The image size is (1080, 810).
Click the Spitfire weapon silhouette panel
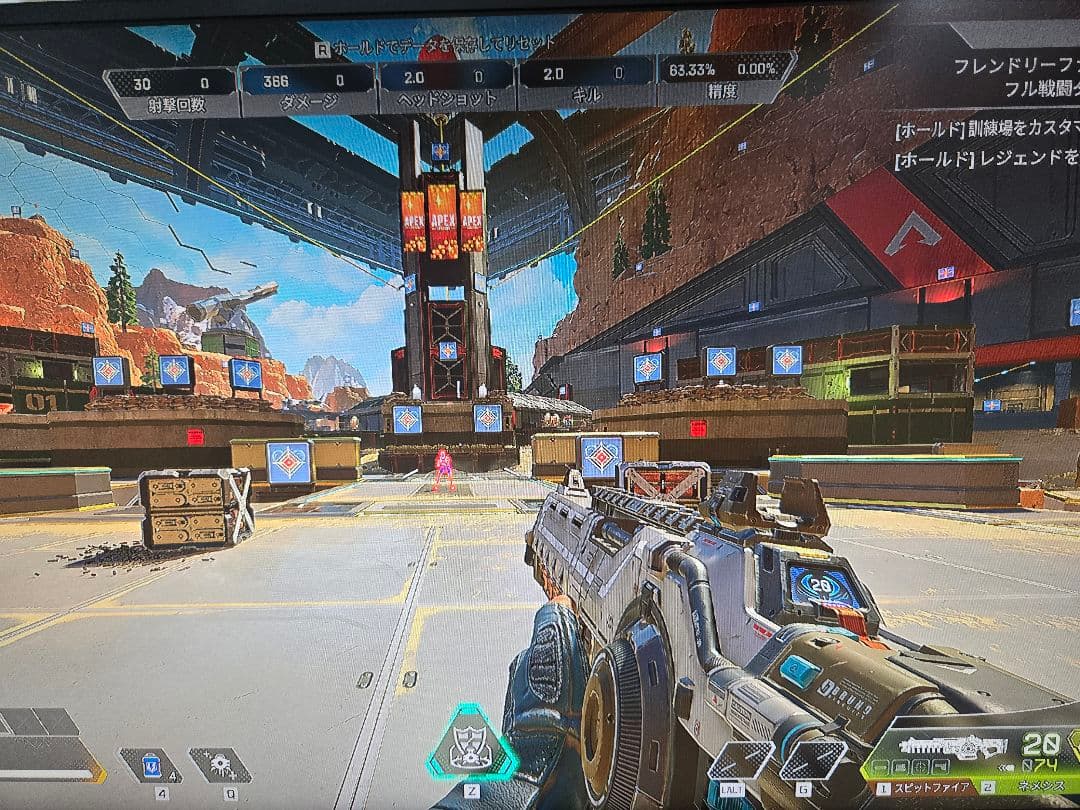click(950, 748)
